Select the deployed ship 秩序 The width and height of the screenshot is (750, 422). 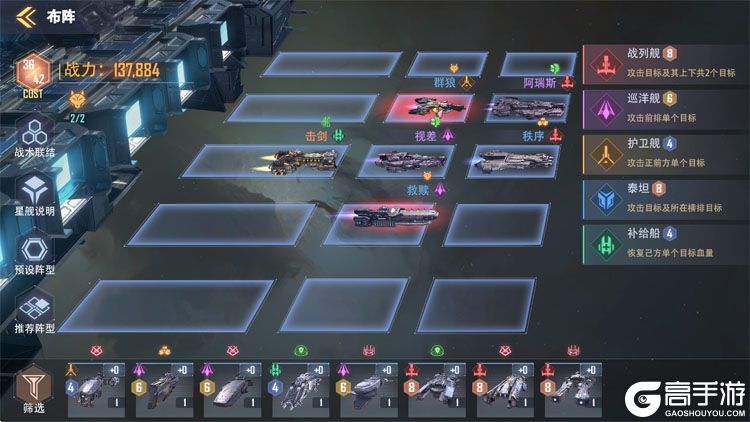tap(516, 159)
